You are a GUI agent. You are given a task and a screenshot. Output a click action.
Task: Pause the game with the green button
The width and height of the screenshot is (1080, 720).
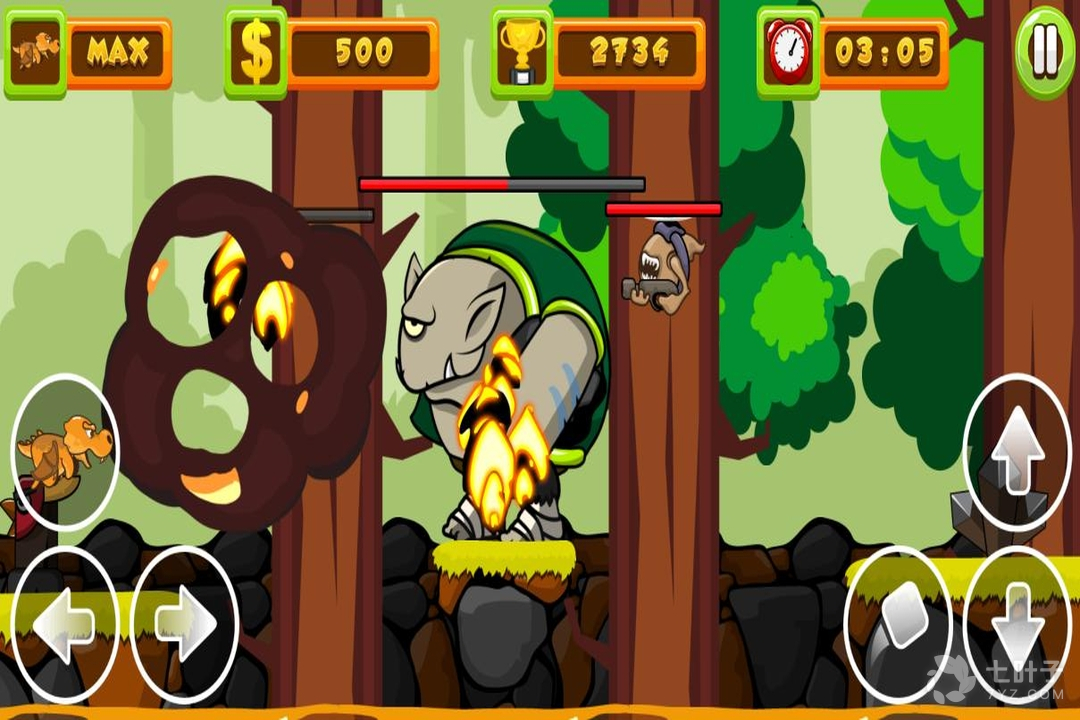(x=1045, y=52)
